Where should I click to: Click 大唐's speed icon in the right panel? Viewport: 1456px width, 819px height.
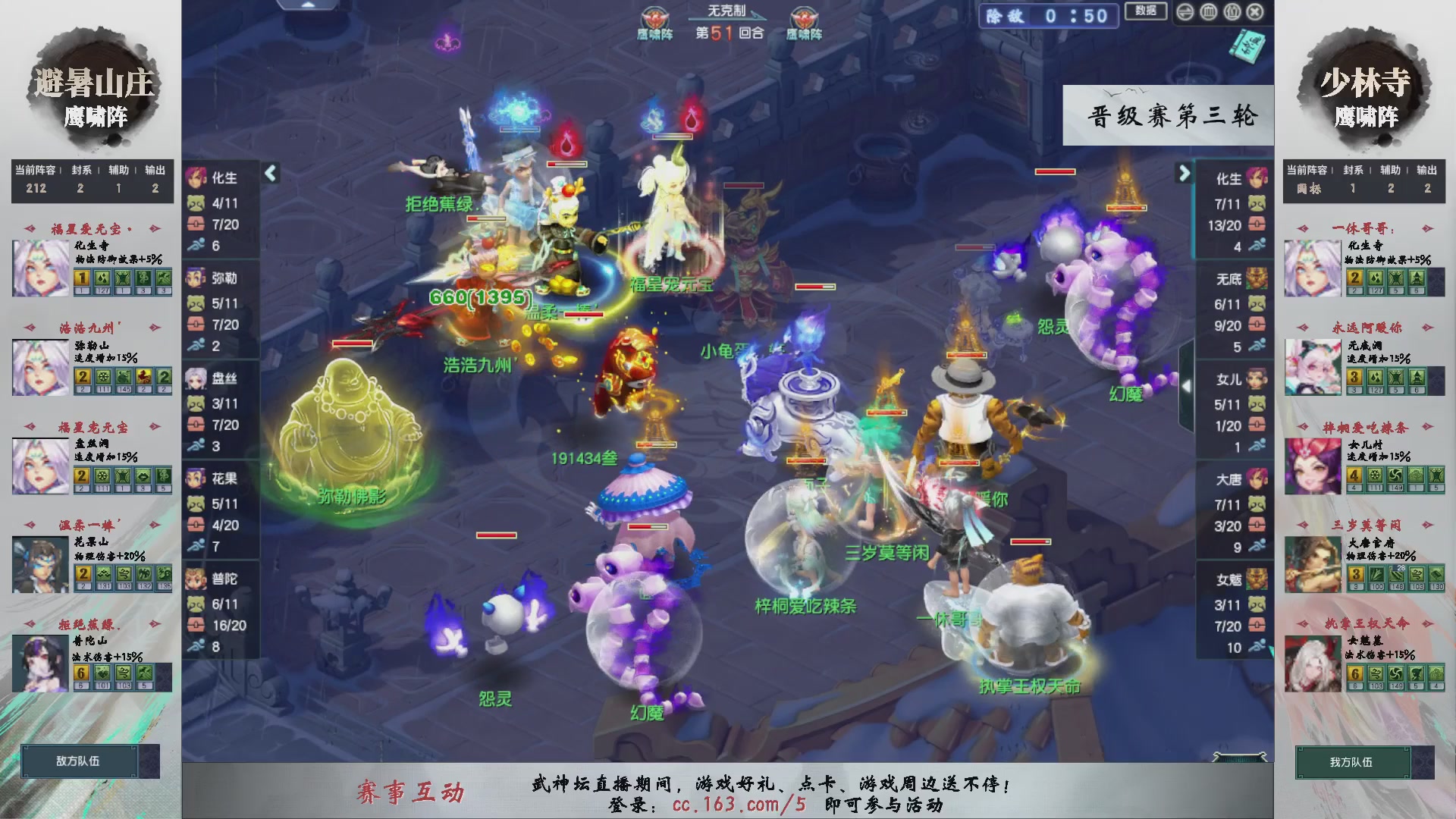(x=1256, y=544)
